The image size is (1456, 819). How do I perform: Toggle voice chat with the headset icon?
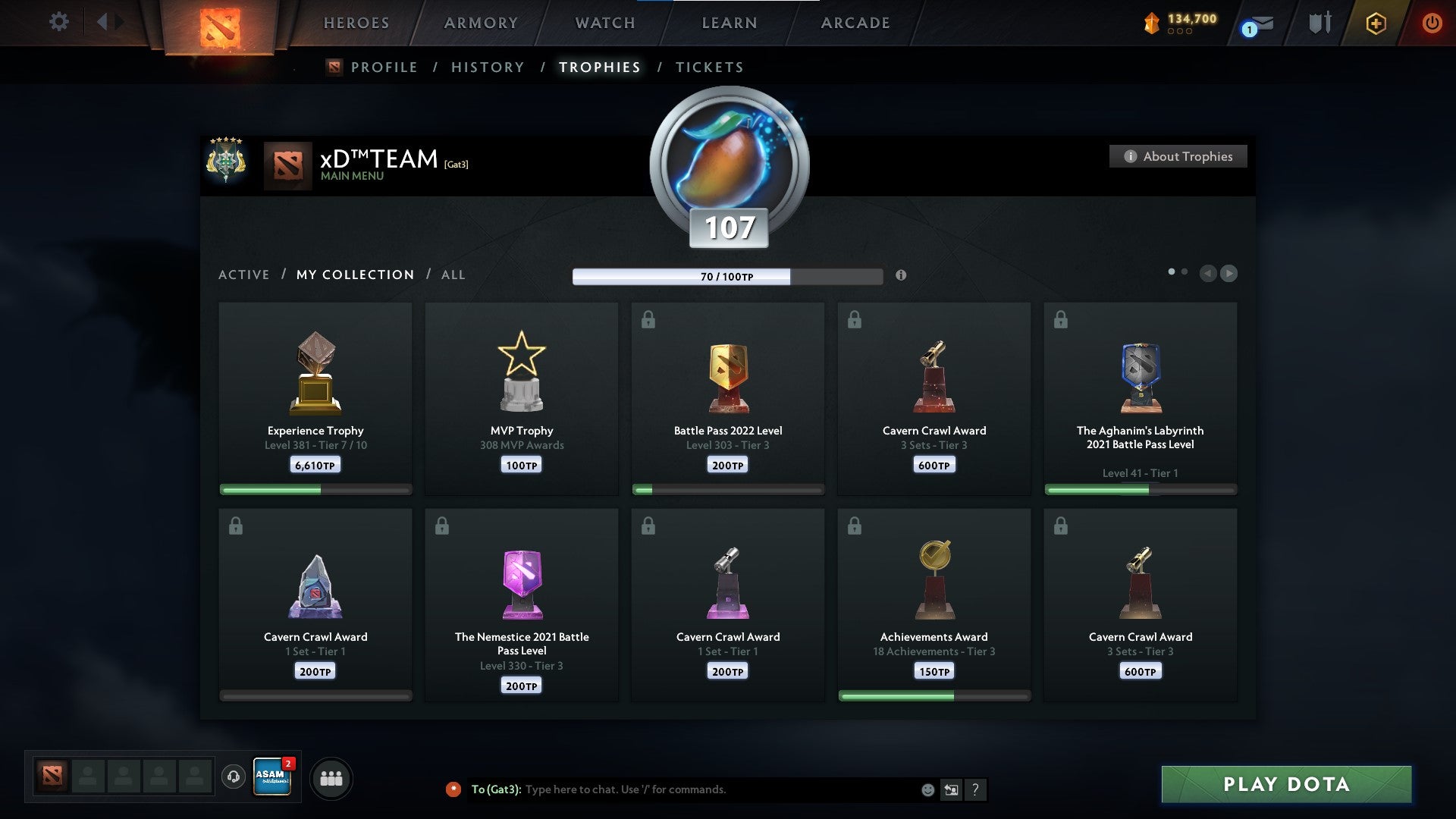[234, 777]
